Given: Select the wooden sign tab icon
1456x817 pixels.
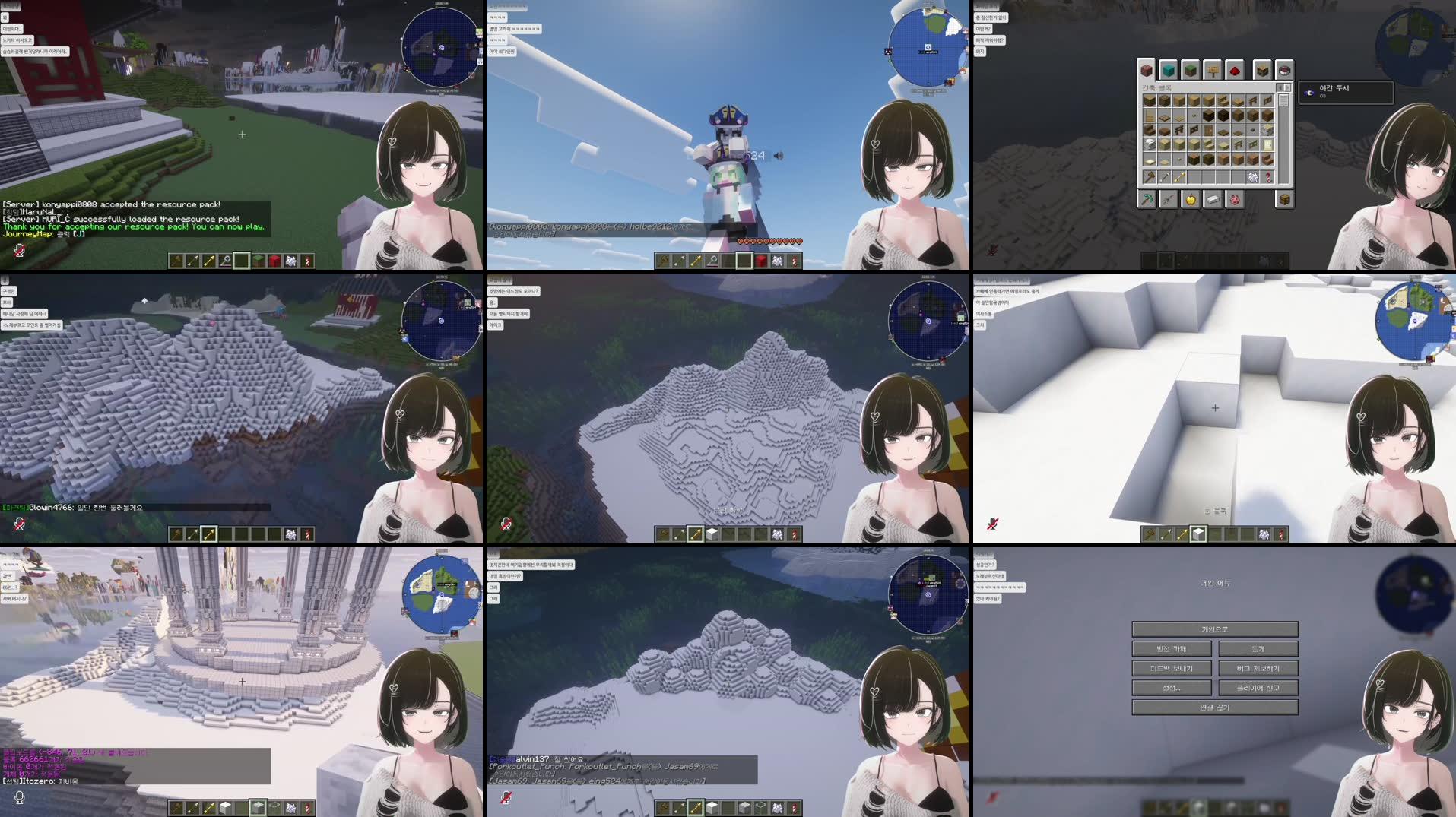Looking at the screenshot, I should pos(1213,69).
